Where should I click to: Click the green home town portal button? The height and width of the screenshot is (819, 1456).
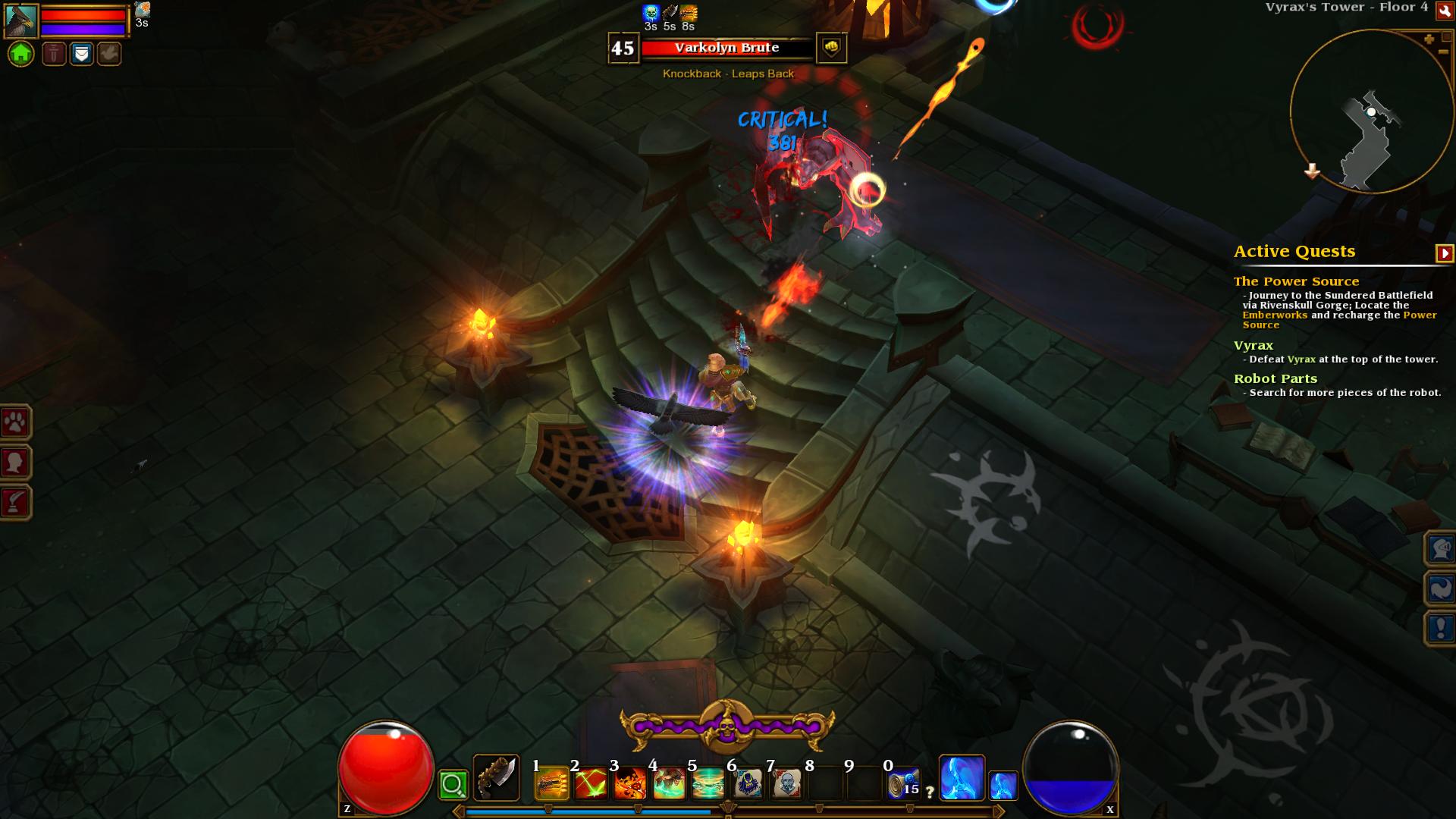21,54
